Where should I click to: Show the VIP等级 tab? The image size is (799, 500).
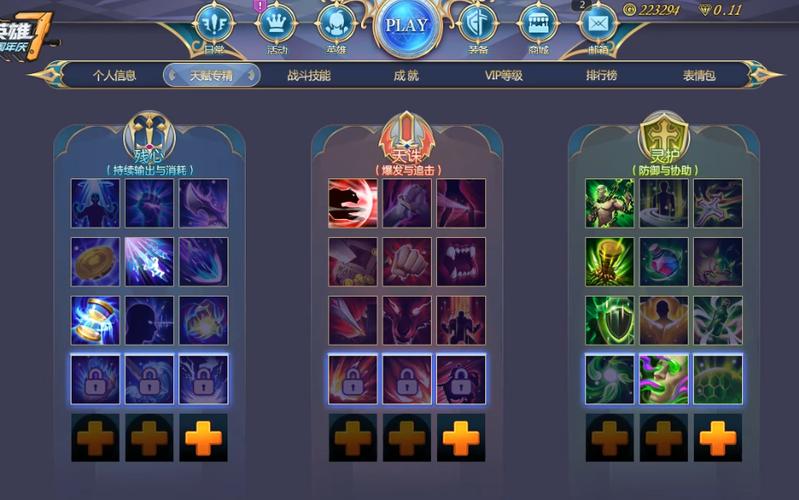[x=504, y=75]
